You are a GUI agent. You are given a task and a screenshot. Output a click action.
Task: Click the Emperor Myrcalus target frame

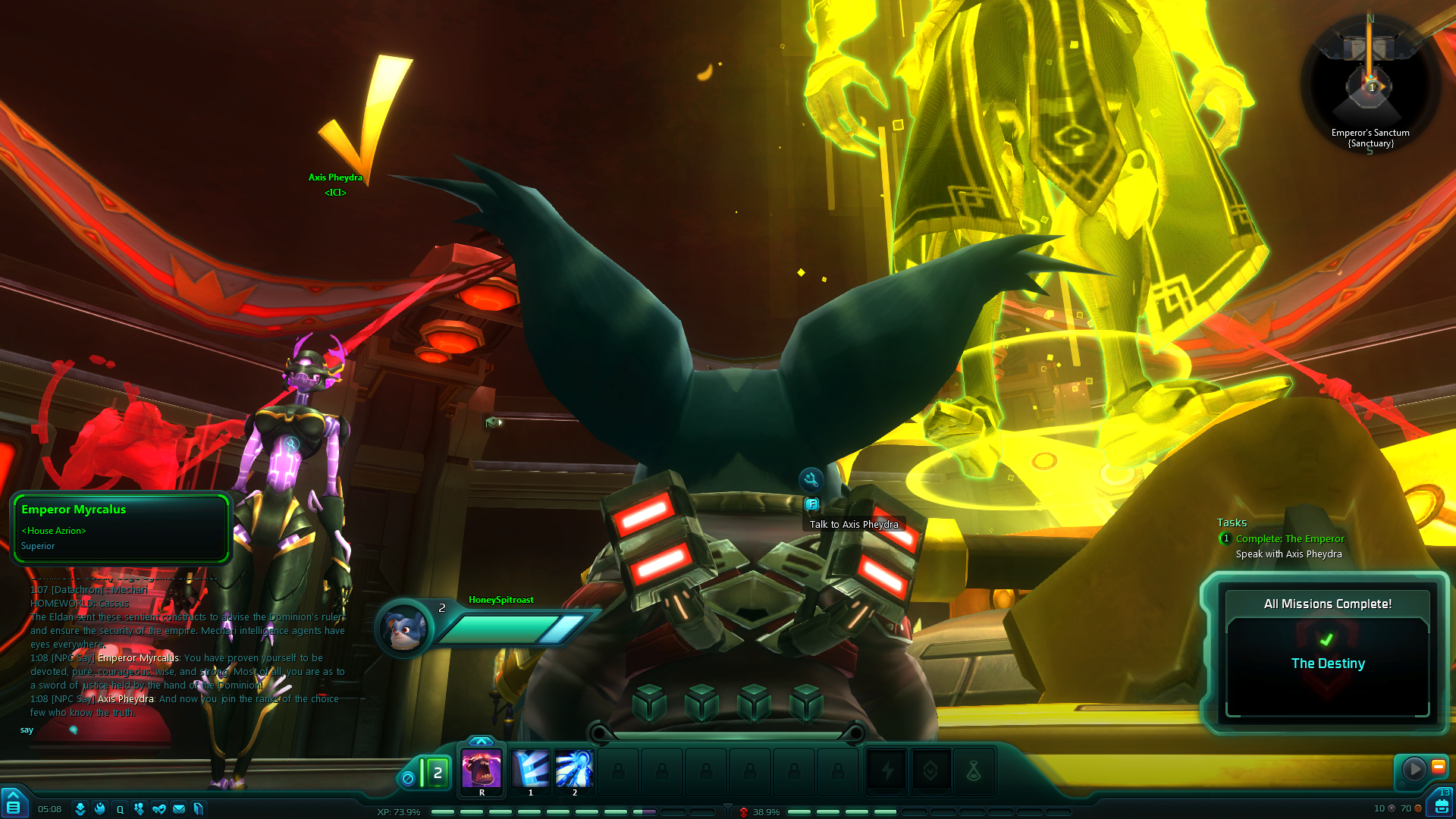click(x=121, y=528)
